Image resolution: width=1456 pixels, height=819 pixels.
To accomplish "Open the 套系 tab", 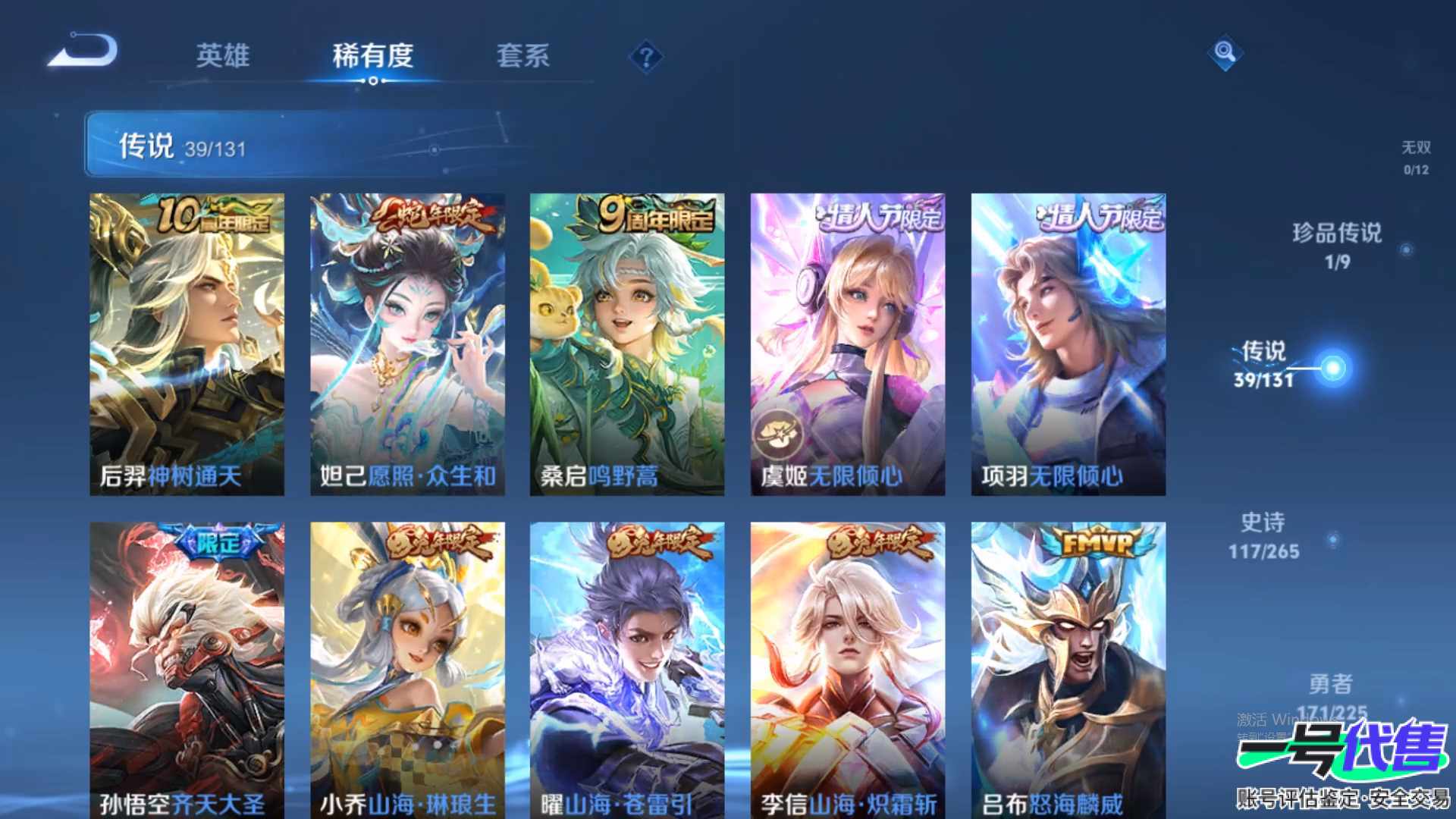I will pyautogui.click(x=522, y=55).
